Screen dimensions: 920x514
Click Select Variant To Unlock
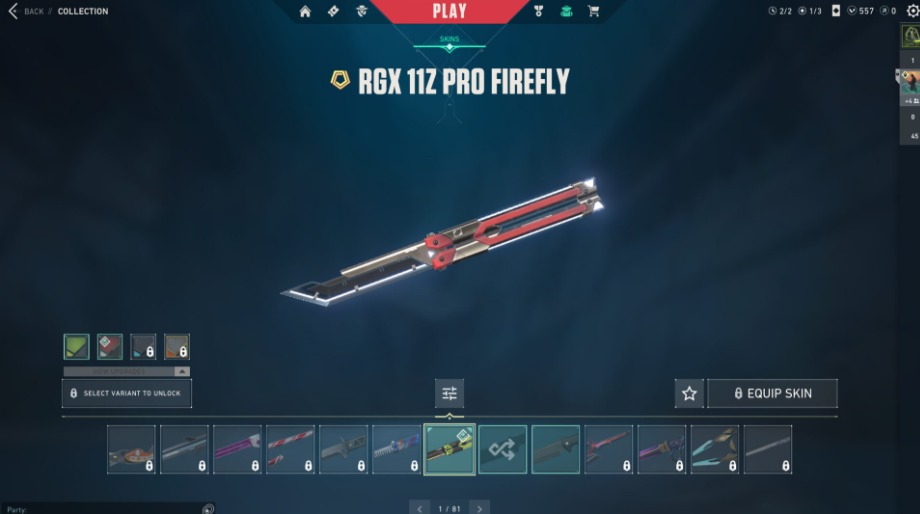click(x=127, y=393)
